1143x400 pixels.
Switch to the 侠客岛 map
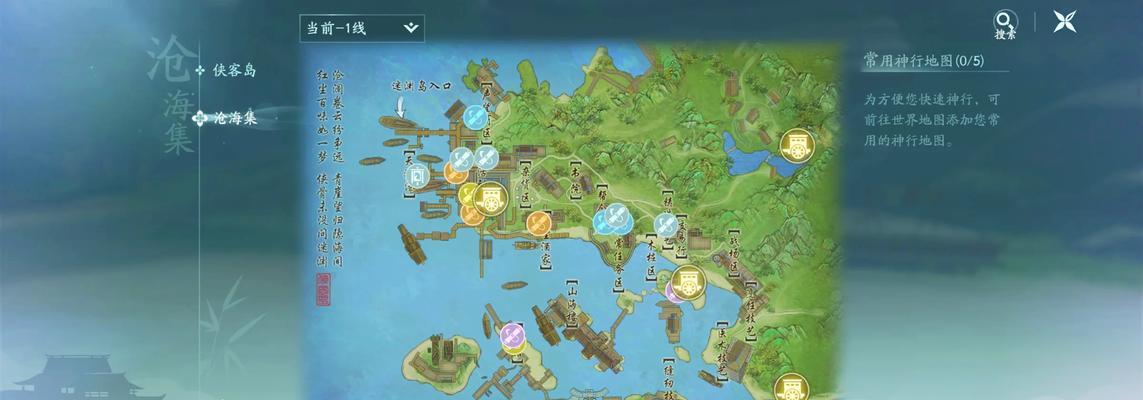(234, 70)
